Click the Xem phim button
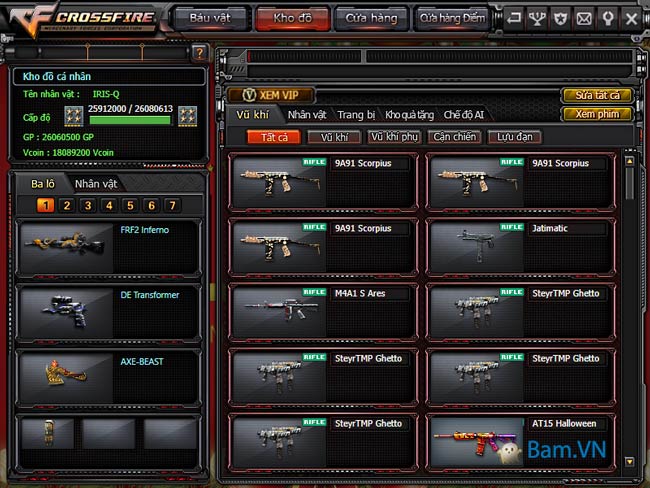 pyautogui.click(x=597, y=114)
